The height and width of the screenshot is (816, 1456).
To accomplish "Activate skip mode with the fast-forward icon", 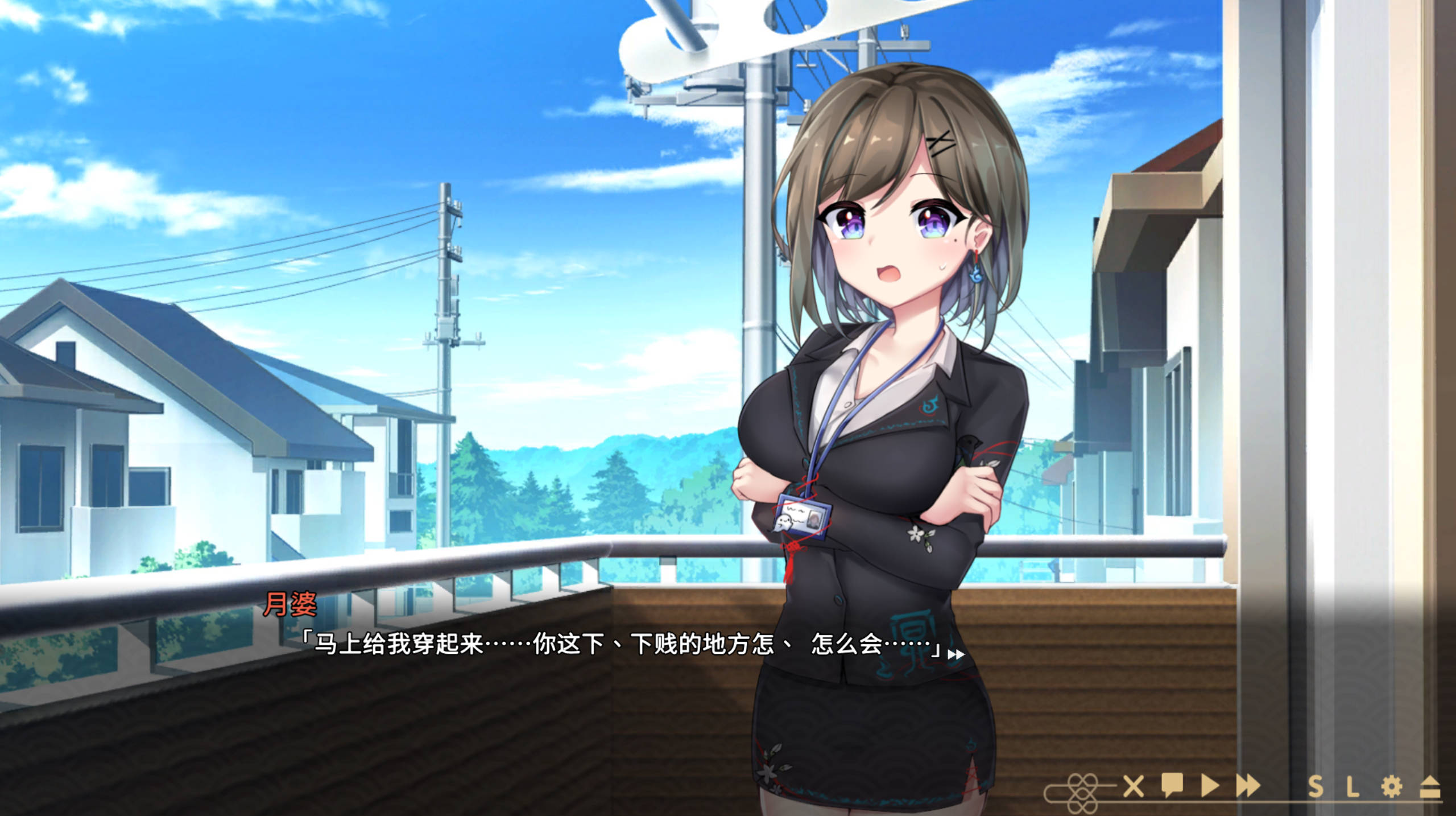I will pos(1248,786).
